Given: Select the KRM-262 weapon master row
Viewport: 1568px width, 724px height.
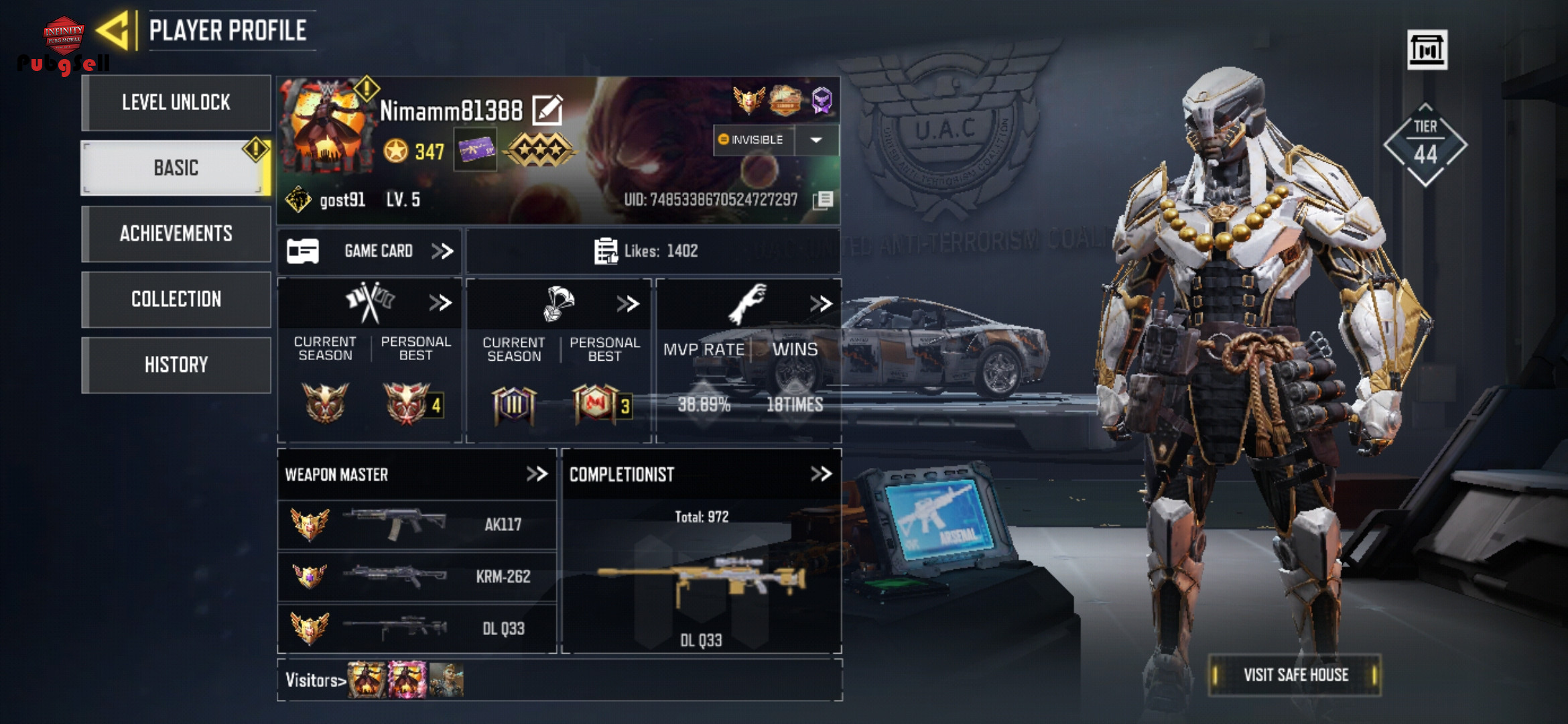Looking at the screenshot, I should 417,576.
